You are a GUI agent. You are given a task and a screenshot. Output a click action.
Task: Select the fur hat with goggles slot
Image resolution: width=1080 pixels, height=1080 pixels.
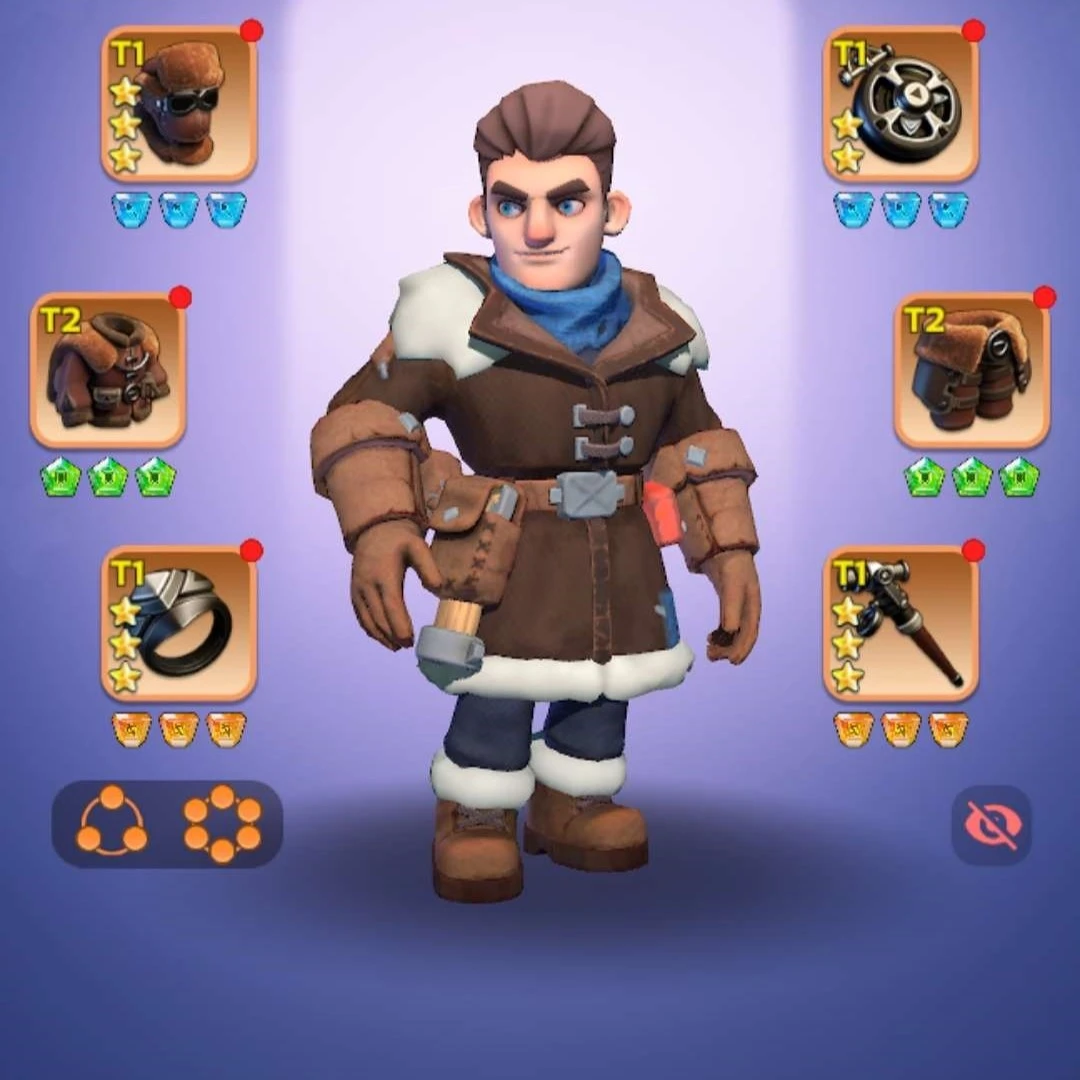point(179,104)
